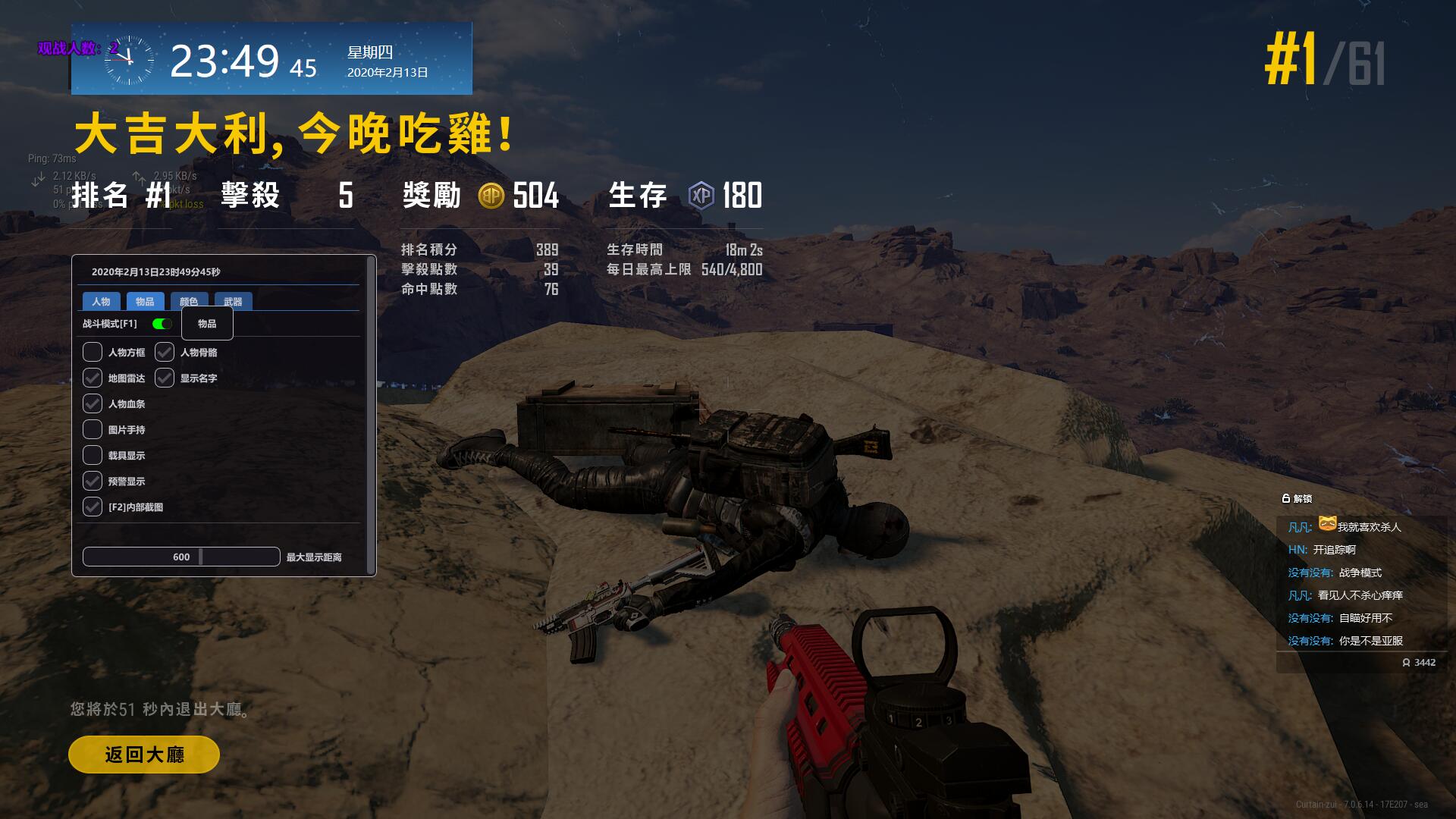
Task: Select the 颜色 tab
Action: (189, 301)
